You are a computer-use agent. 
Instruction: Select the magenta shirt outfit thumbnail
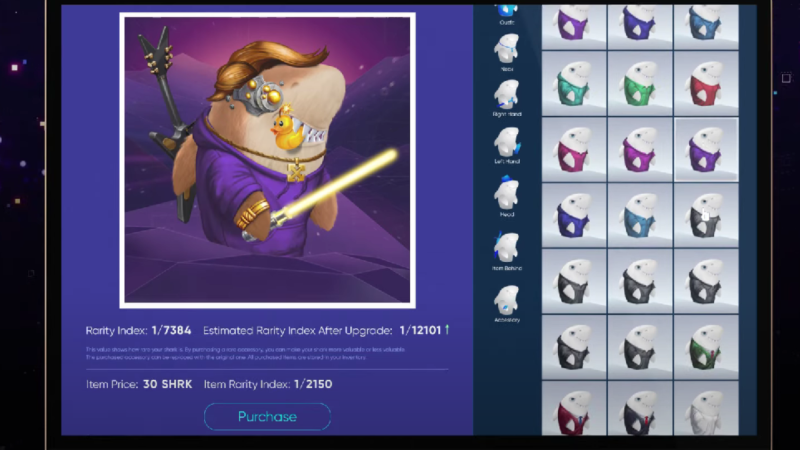tap(574, 150)
